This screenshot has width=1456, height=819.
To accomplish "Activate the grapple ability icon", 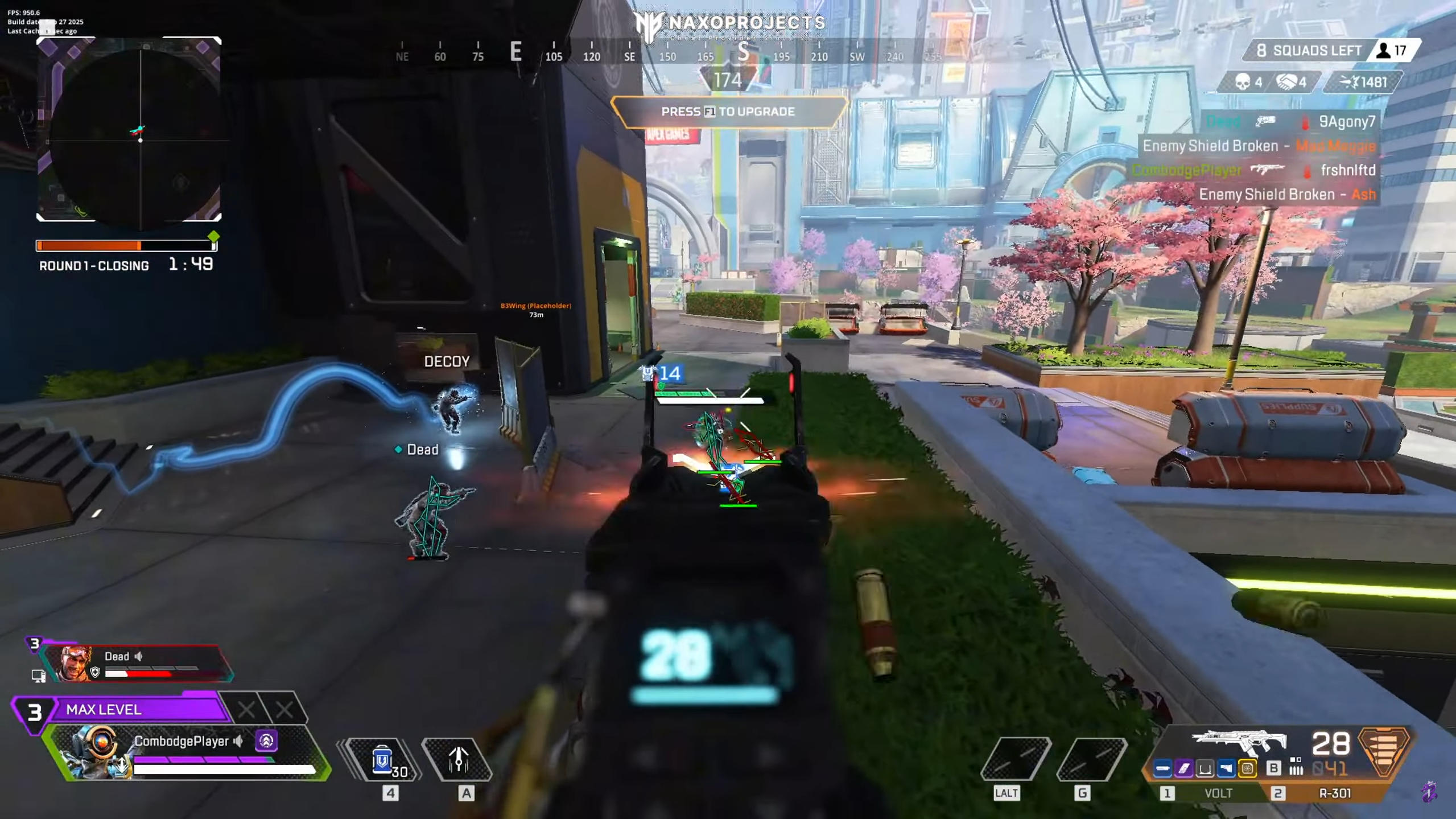I will pos(458,759).
